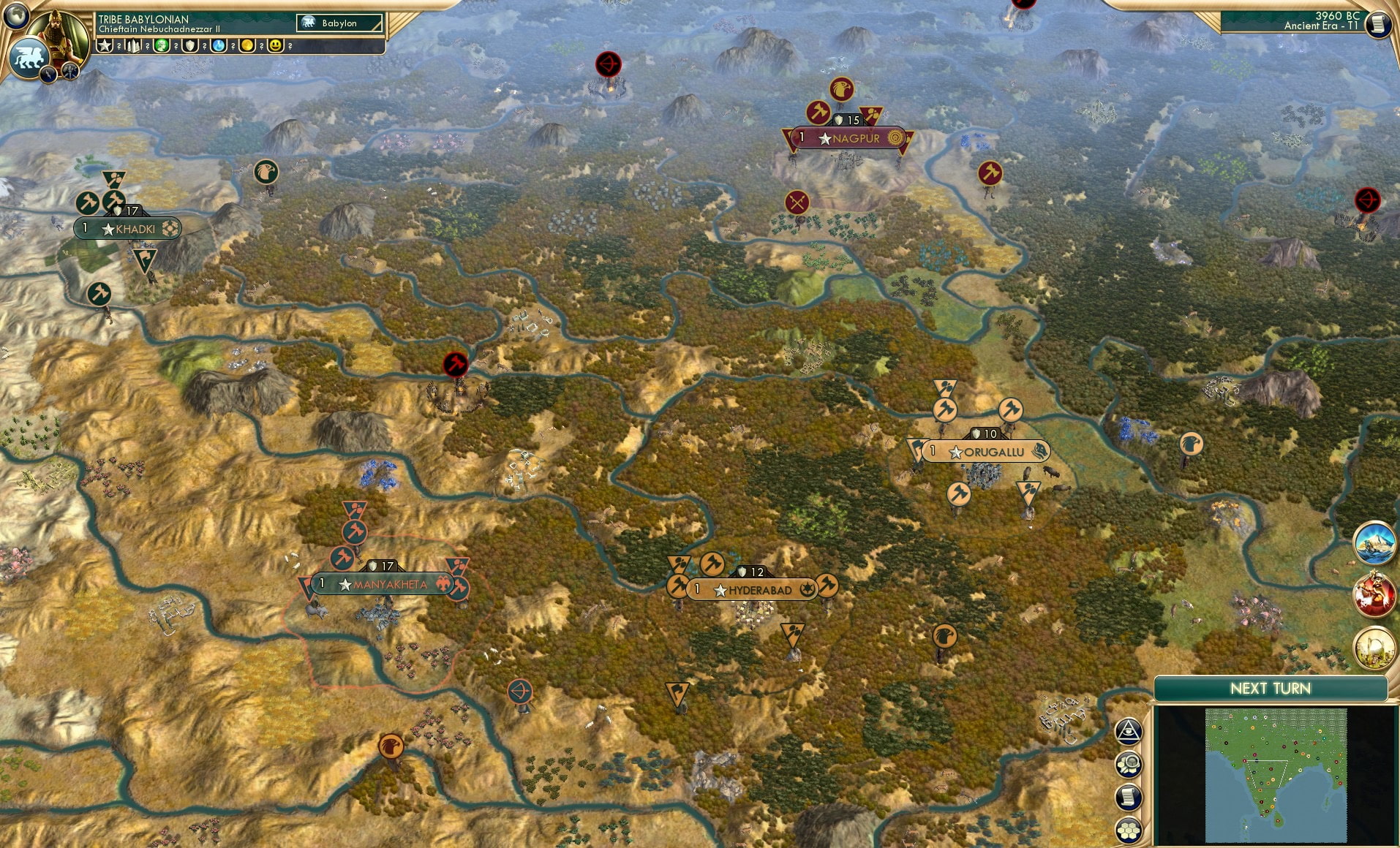Toggle the globe minimap button top-left
The height and width of the screenshot is (848, 1400).
[16, 16]
